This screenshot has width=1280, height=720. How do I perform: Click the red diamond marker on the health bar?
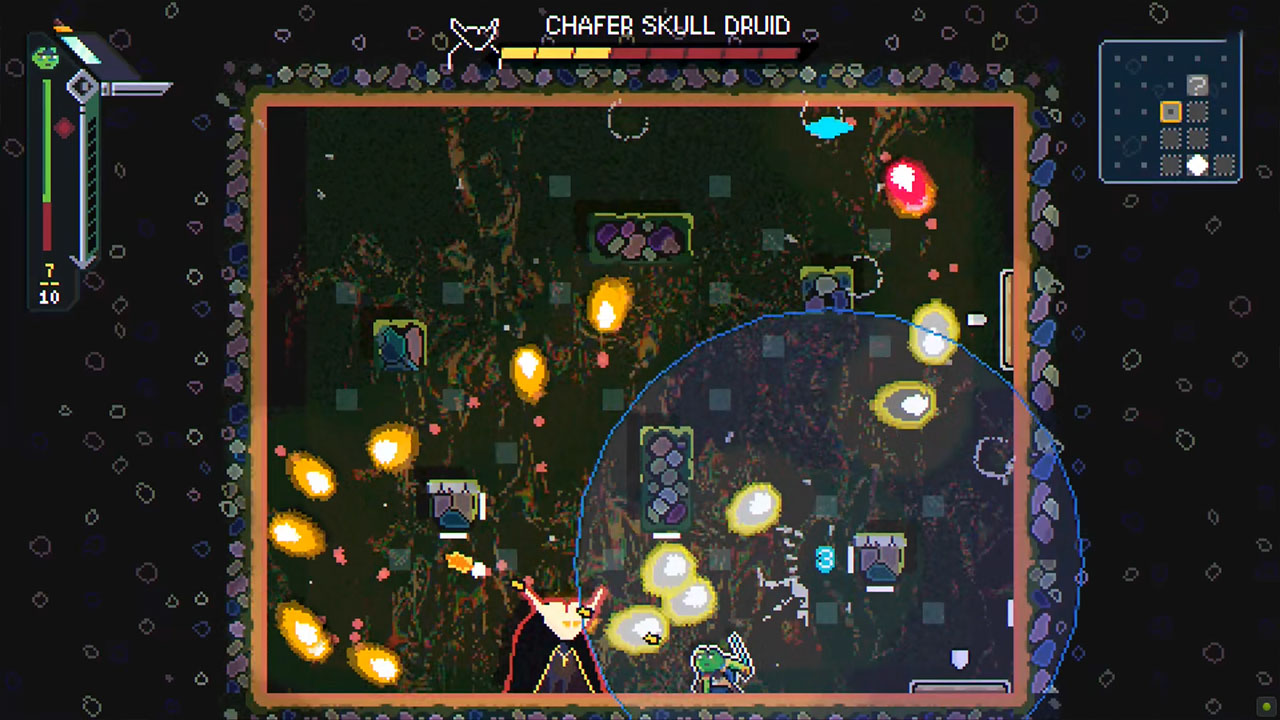(64, 128)
